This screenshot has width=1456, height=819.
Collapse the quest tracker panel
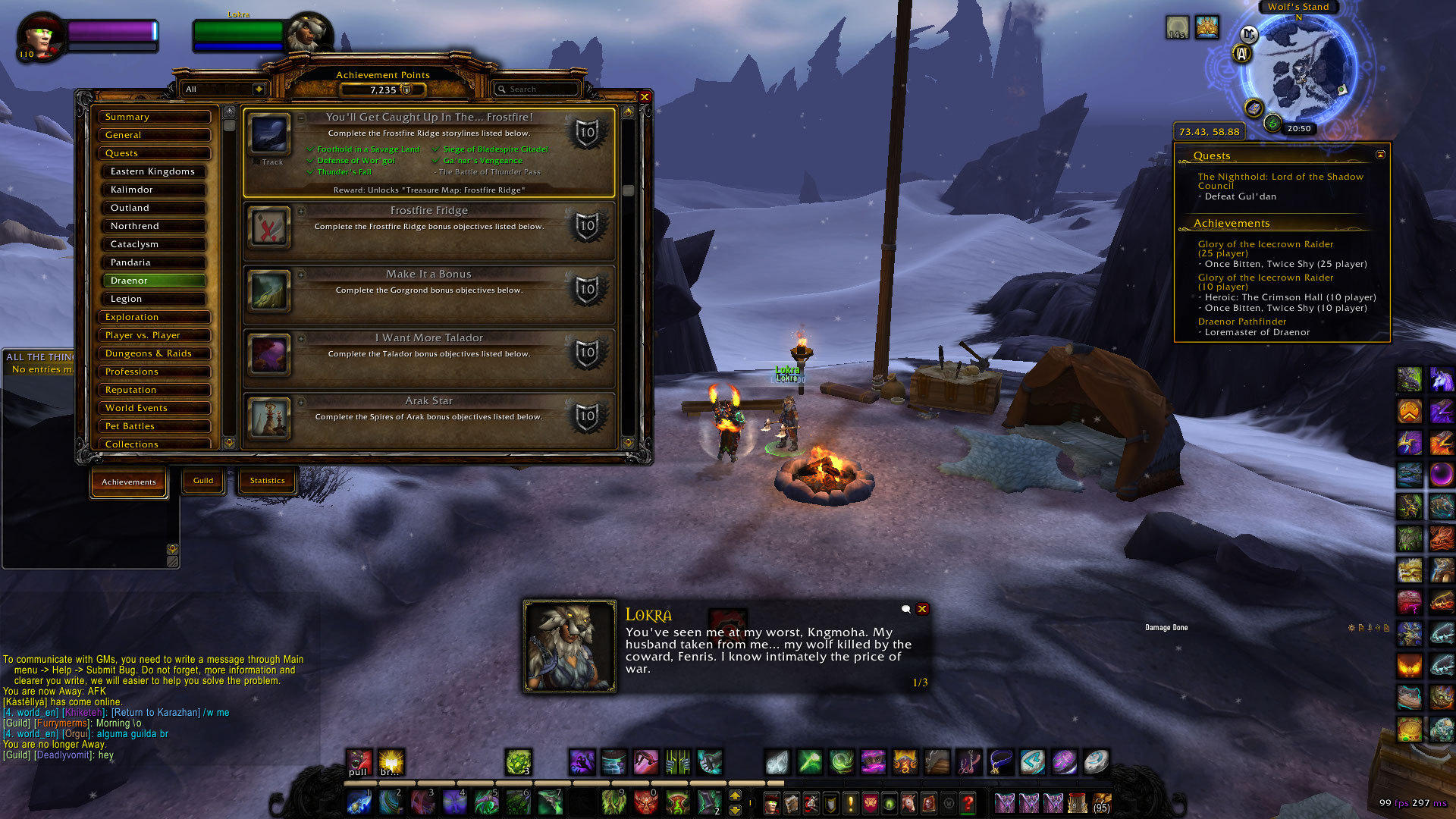click(x=1380, y=155)
